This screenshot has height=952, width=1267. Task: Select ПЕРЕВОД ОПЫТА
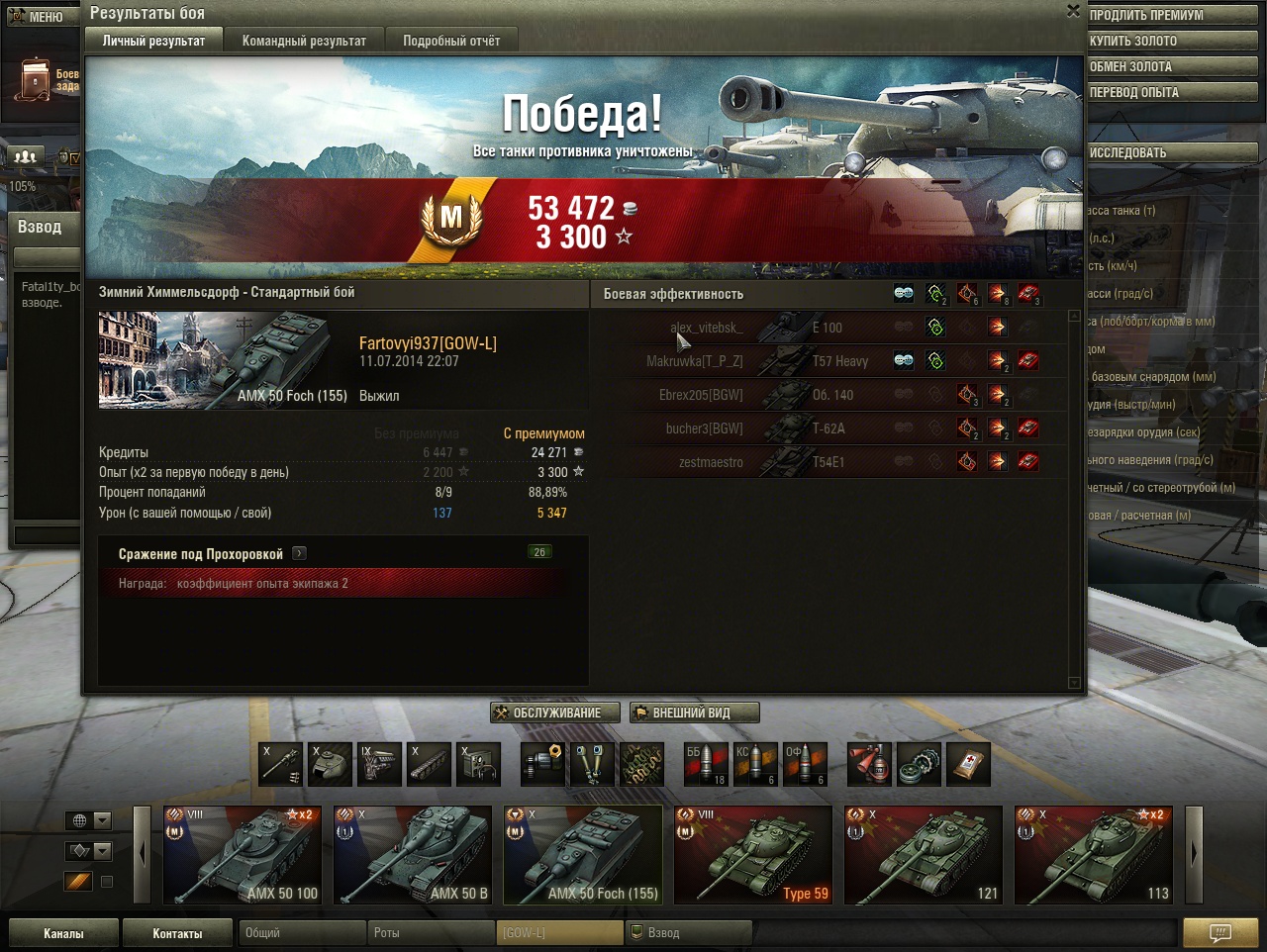1171,92
